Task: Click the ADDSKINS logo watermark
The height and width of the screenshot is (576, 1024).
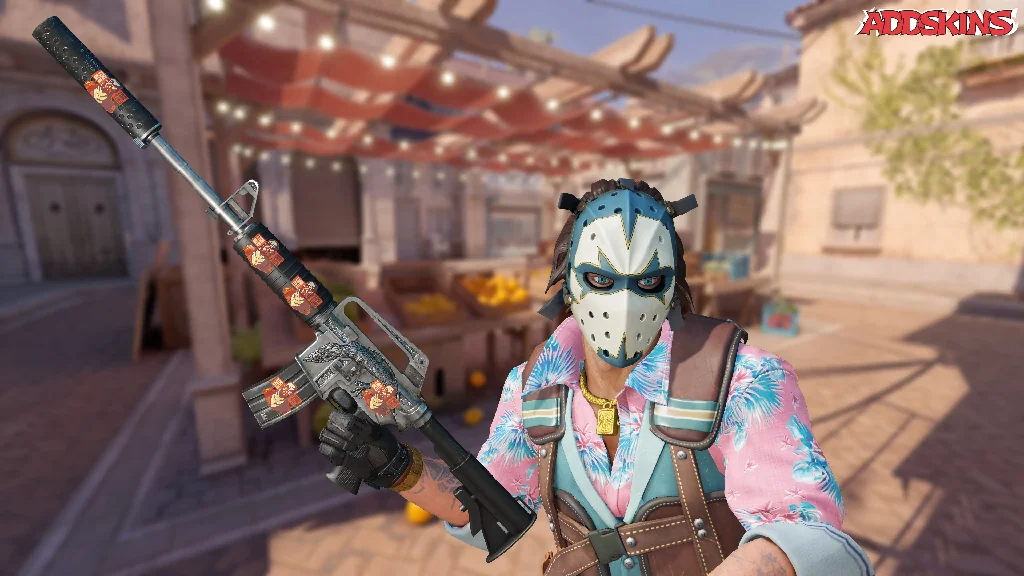Action: click(937, 22)
